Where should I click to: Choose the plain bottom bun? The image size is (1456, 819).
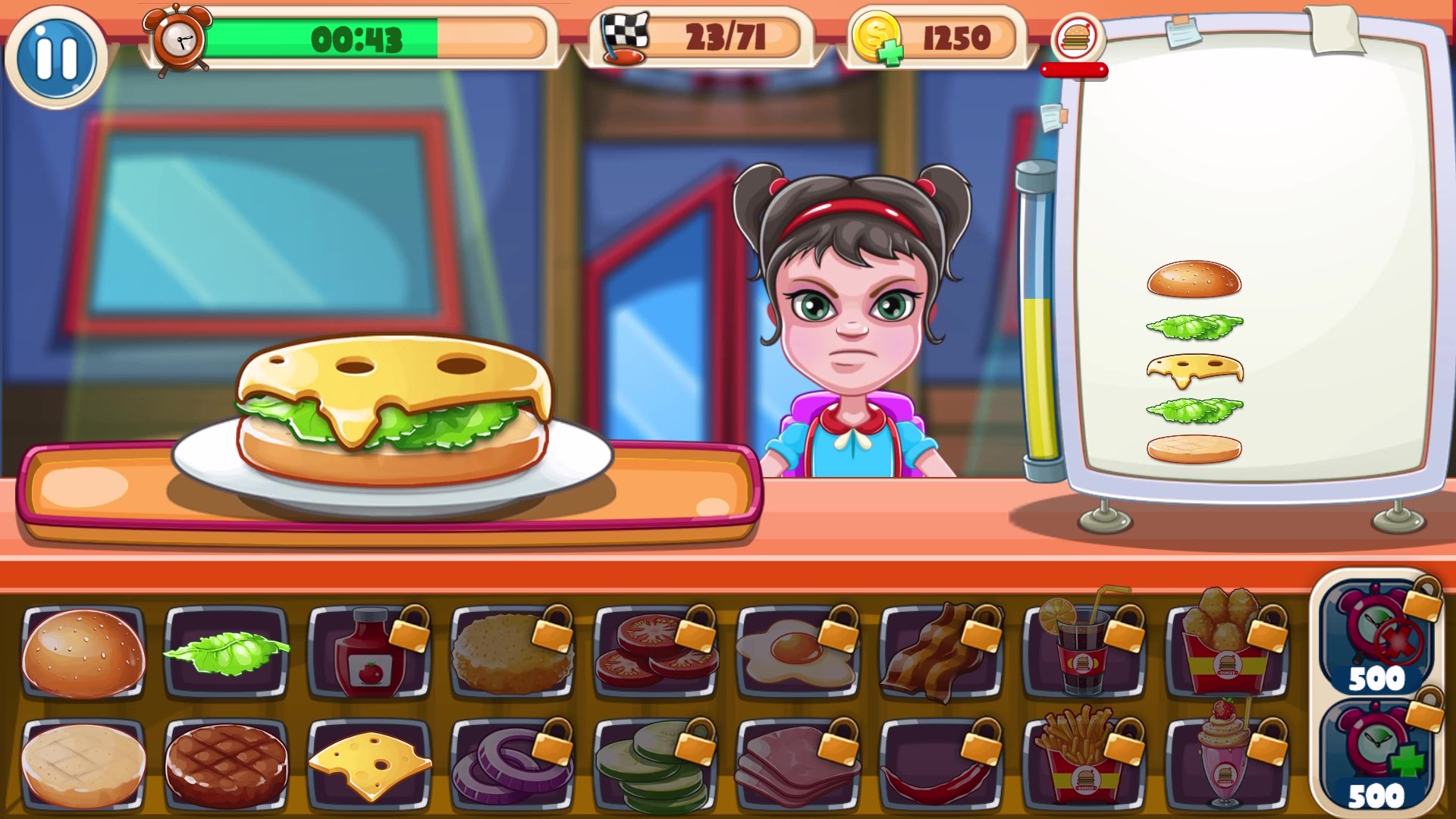pyautogui.click(x=82, y=762)
